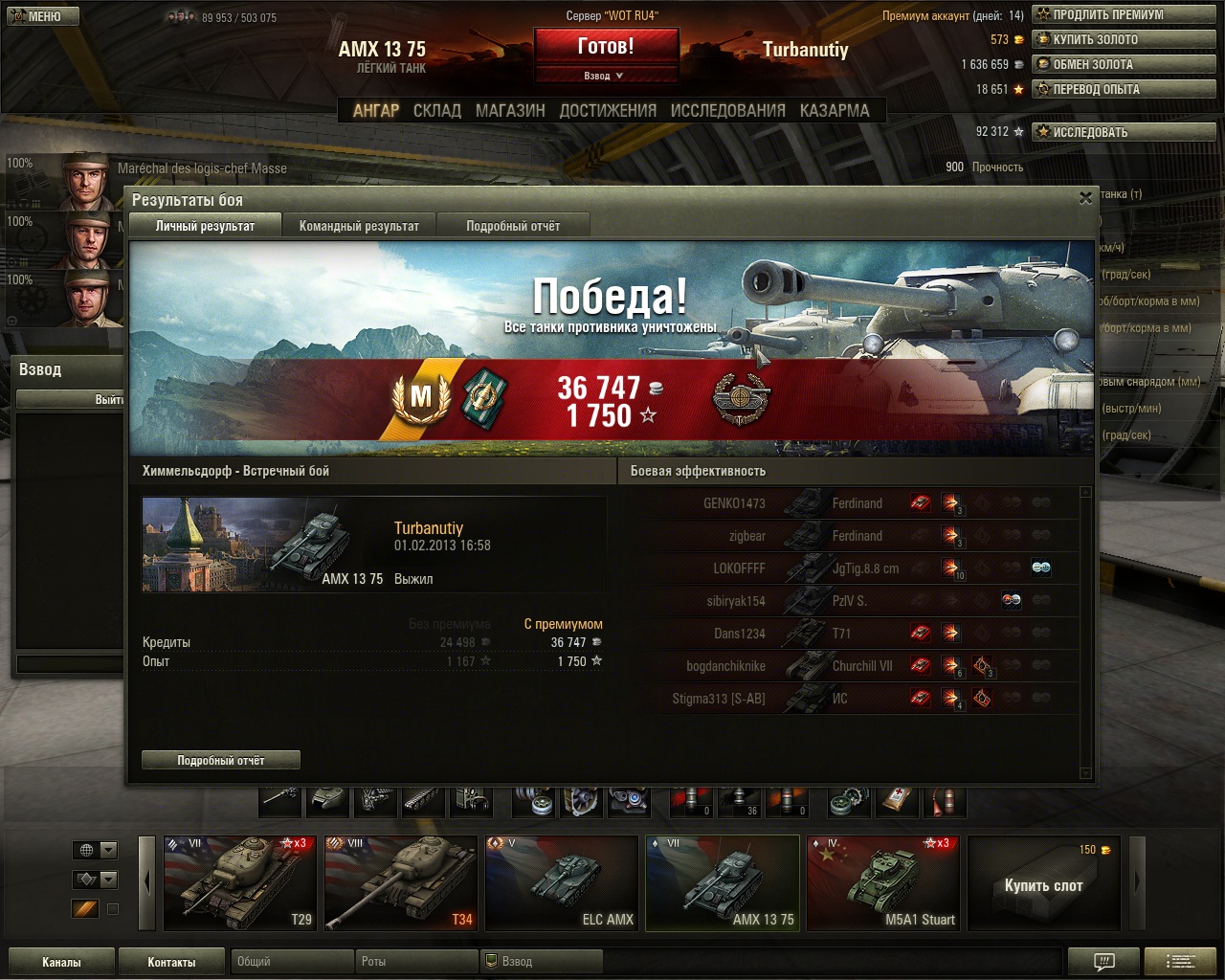Select the ELC AMX tank
The width and height of the screenshot is (1225, 980).
561,882
